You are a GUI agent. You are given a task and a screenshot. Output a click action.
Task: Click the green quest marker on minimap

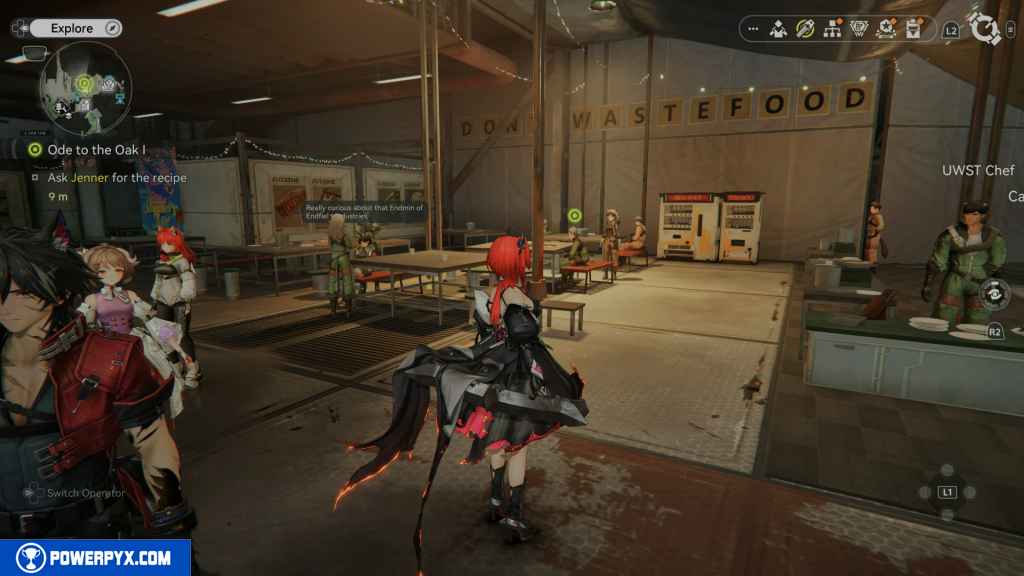(85, 83)
